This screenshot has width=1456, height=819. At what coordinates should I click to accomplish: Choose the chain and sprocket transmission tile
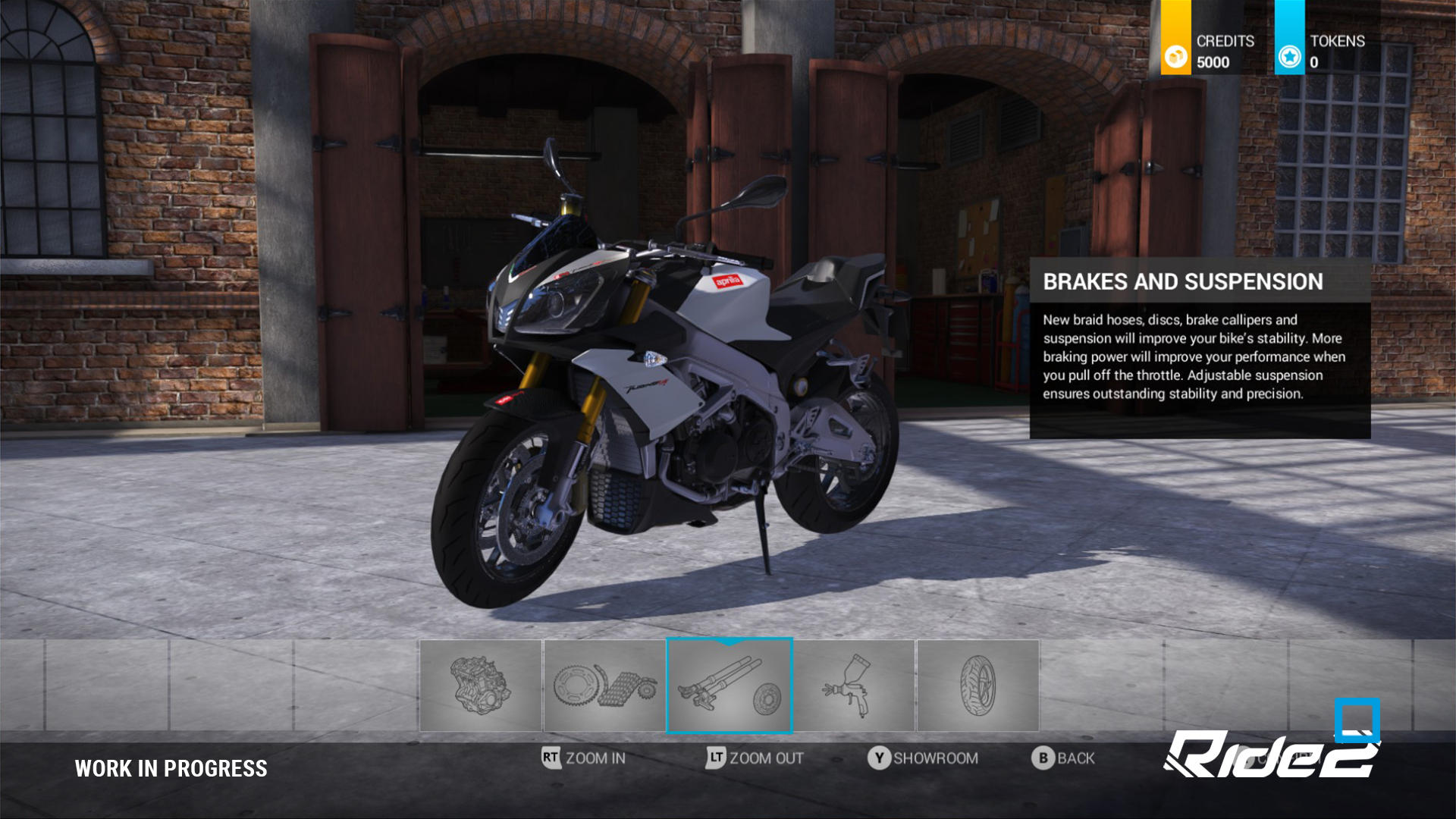click(x=604, y=686)
